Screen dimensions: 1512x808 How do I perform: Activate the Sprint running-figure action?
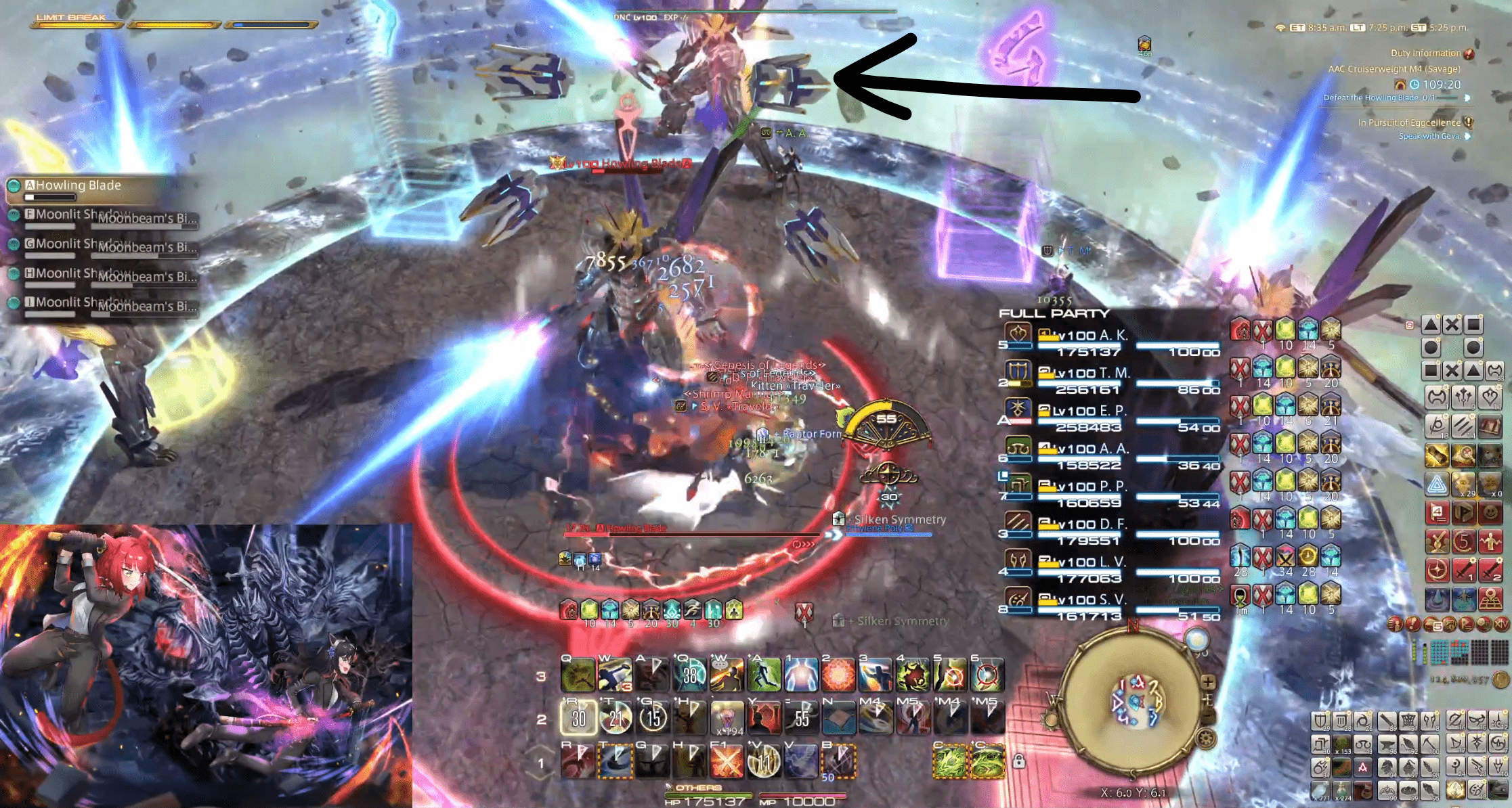point(763,675)
